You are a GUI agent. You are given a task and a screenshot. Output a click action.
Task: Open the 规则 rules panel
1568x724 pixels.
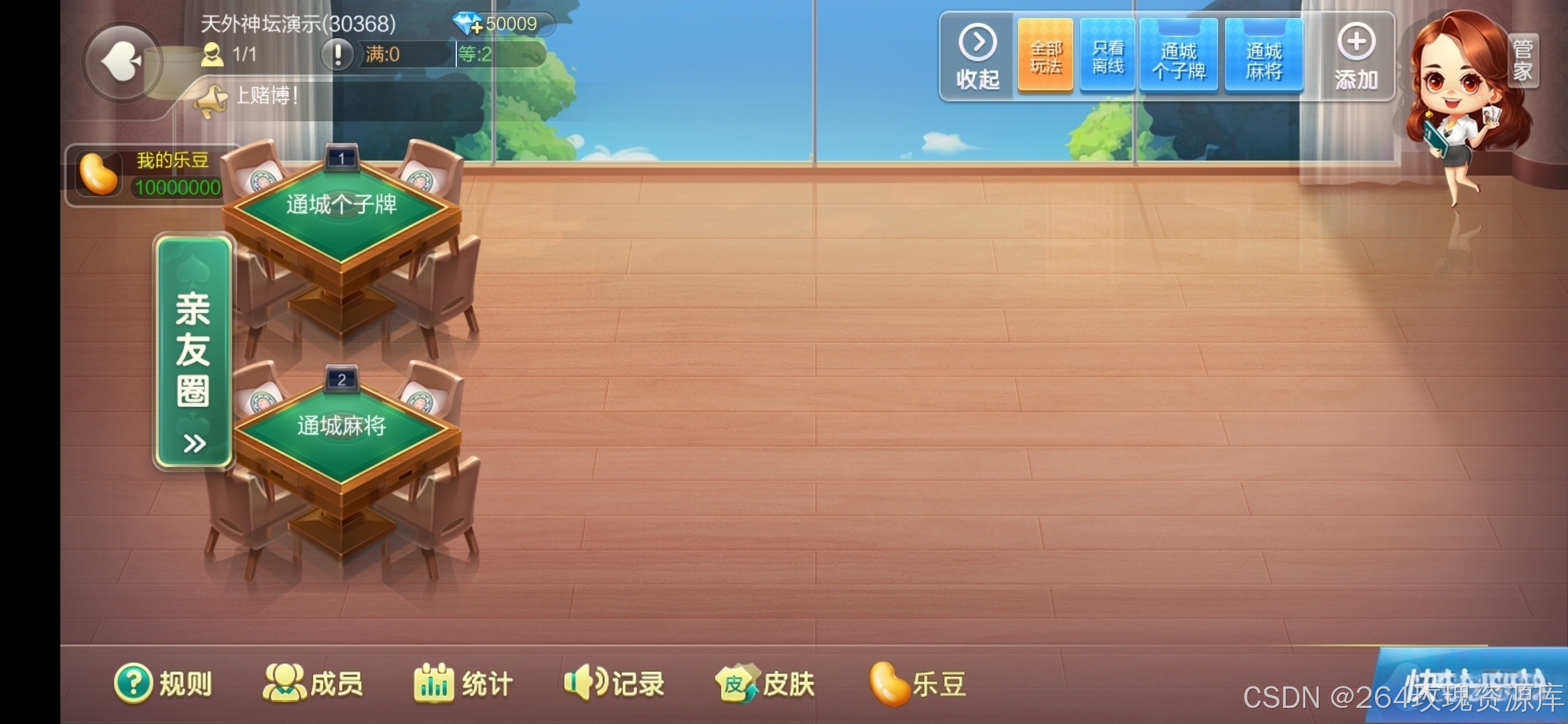164,682
